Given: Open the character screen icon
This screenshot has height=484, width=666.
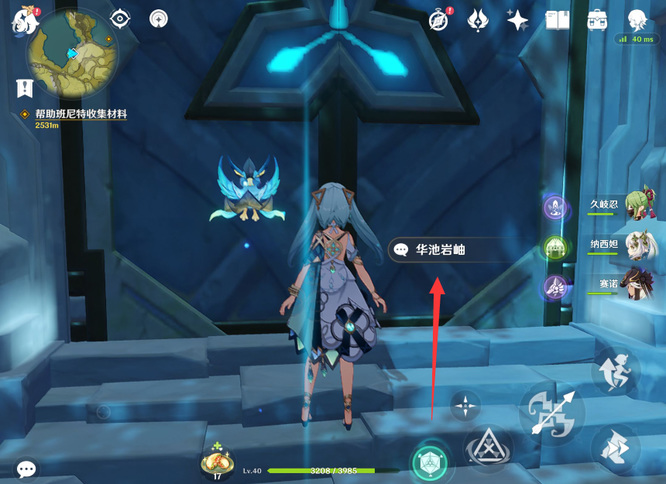Looking at the screenshot, I should 637,19.
